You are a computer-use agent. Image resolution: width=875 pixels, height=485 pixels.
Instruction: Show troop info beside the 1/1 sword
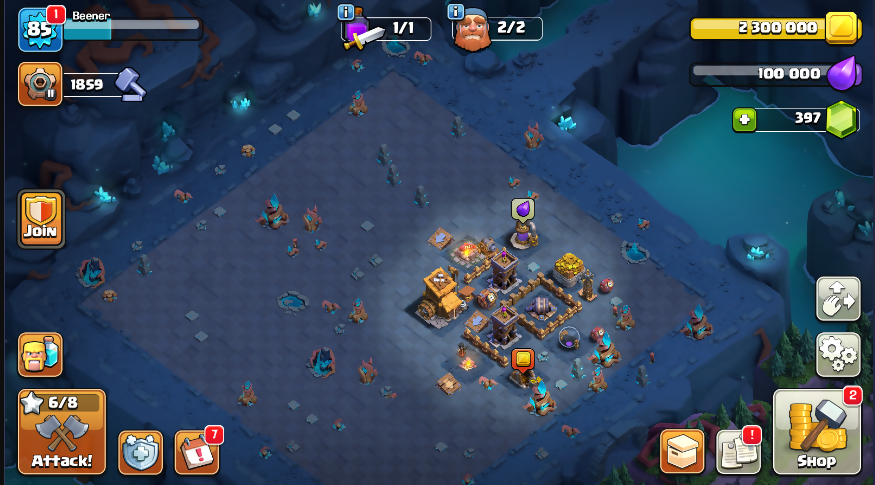[x=346, y=13]
